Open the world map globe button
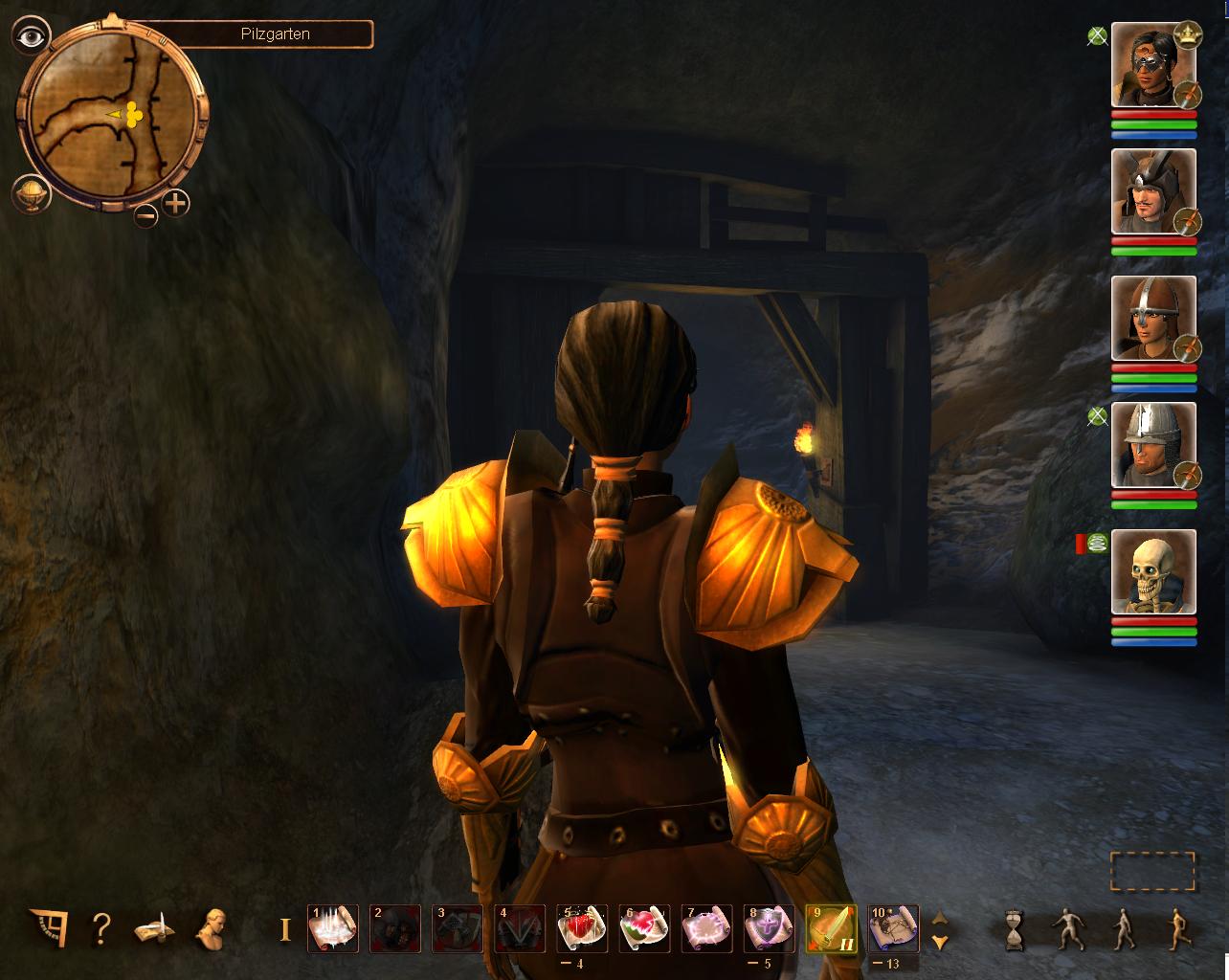This screenshot has height=980, width=1229. (x=32, y=193)
